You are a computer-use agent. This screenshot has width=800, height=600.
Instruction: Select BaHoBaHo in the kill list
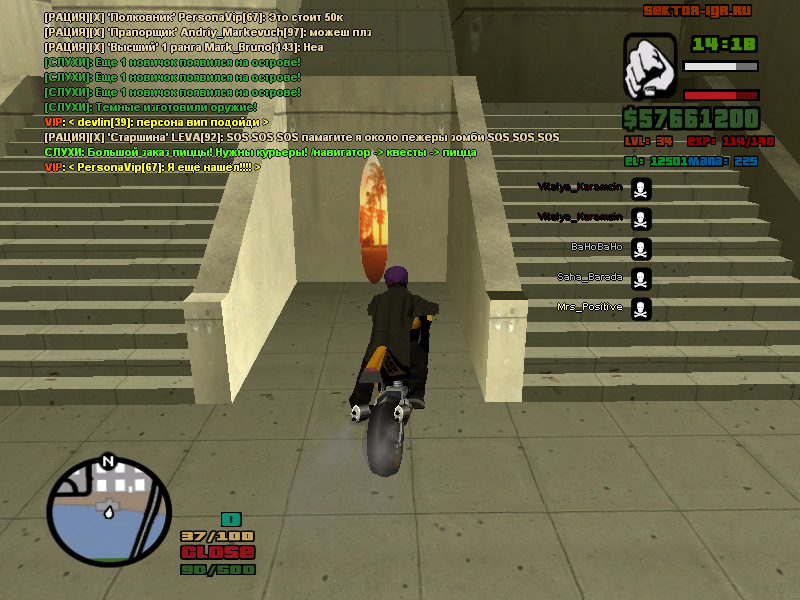pos(596,247)
